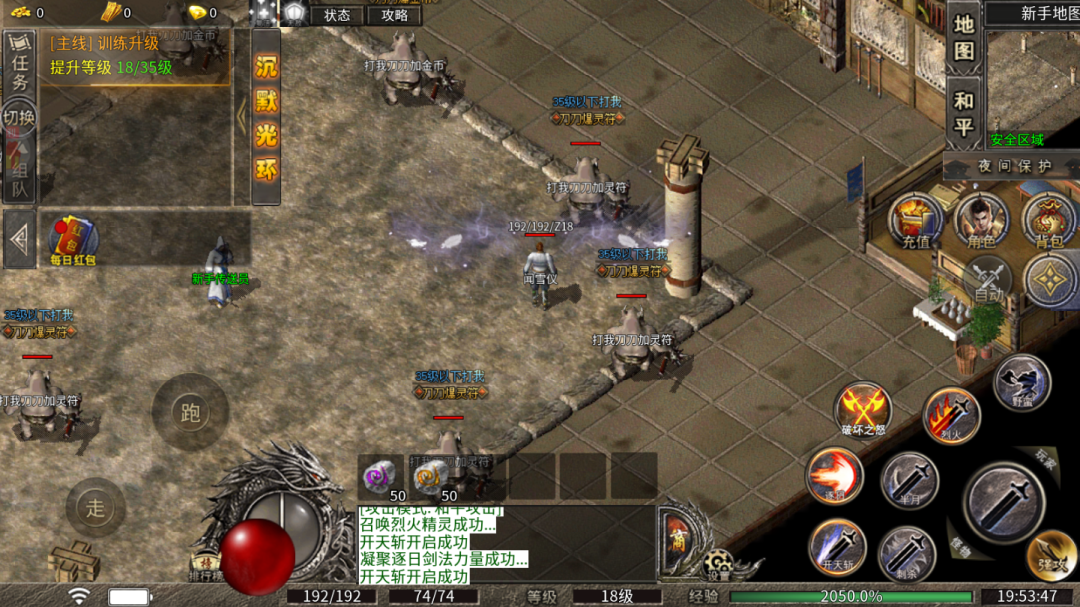Cast the 逐日 sword skill
This screenshot has height=607, width=1080.
coord(834,476)
